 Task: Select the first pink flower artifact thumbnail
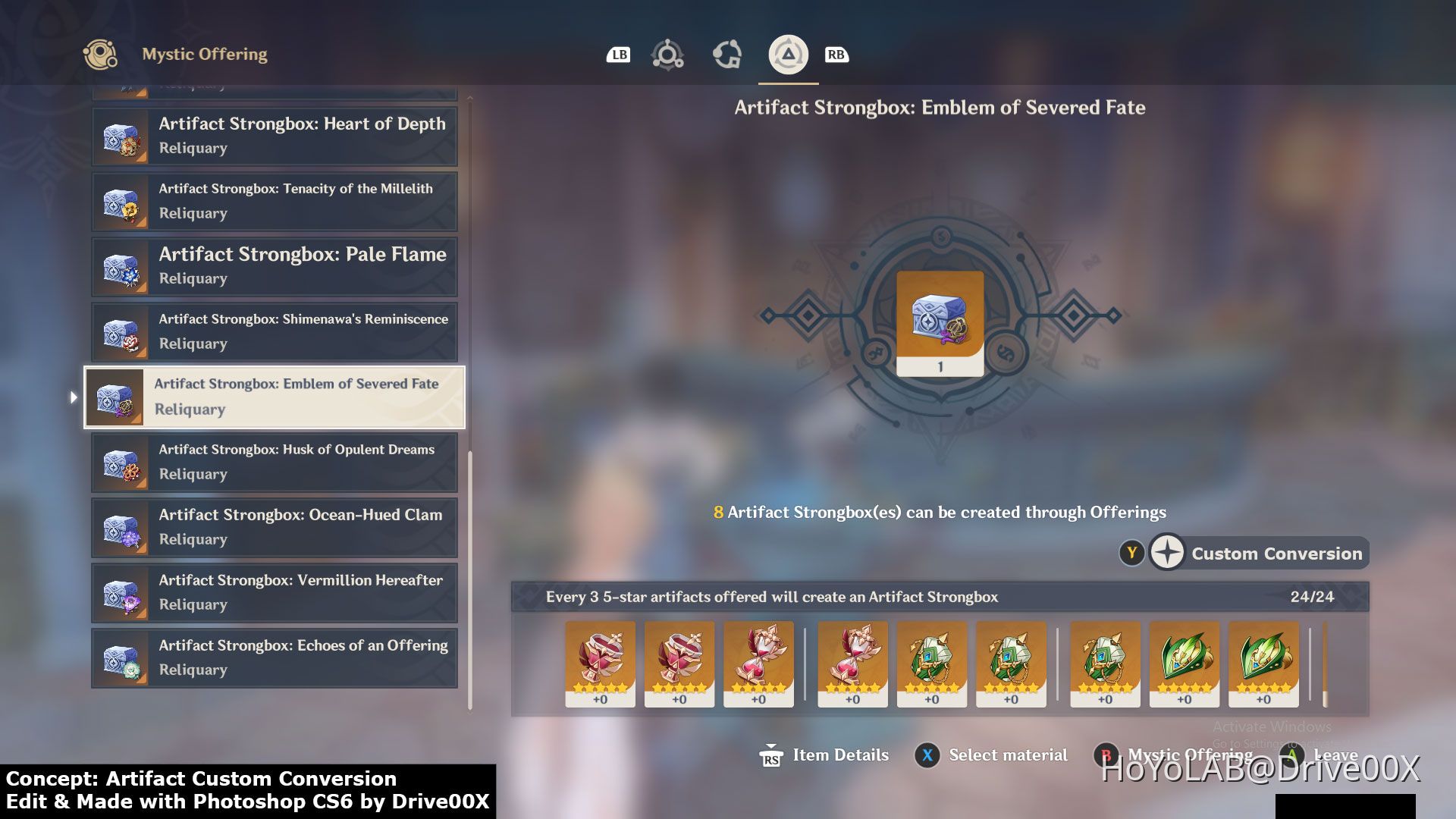point(600,664)
